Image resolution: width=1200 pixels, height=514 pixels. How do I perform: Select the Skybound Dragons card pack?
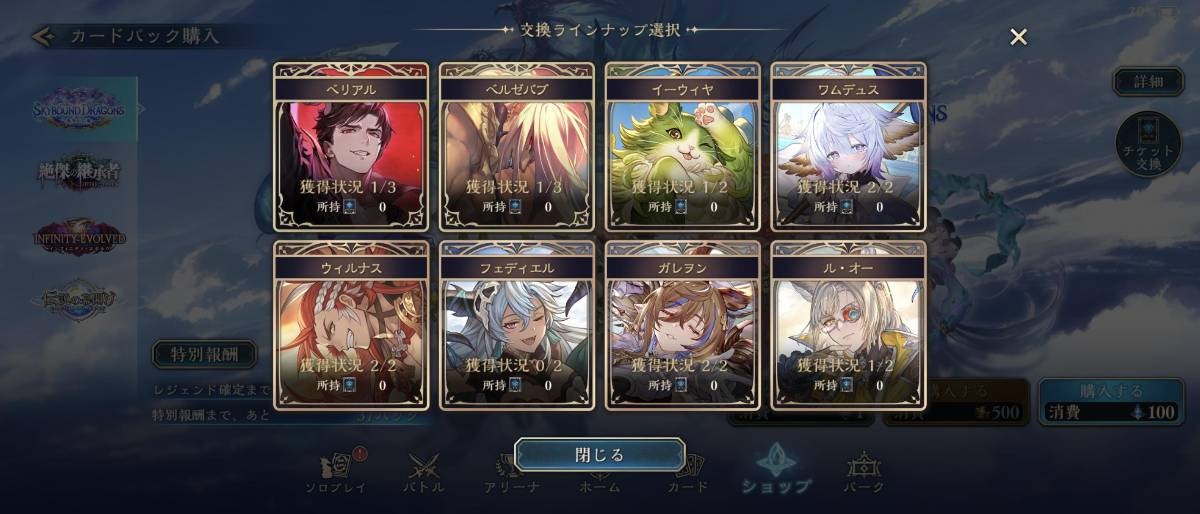point(79,110)
